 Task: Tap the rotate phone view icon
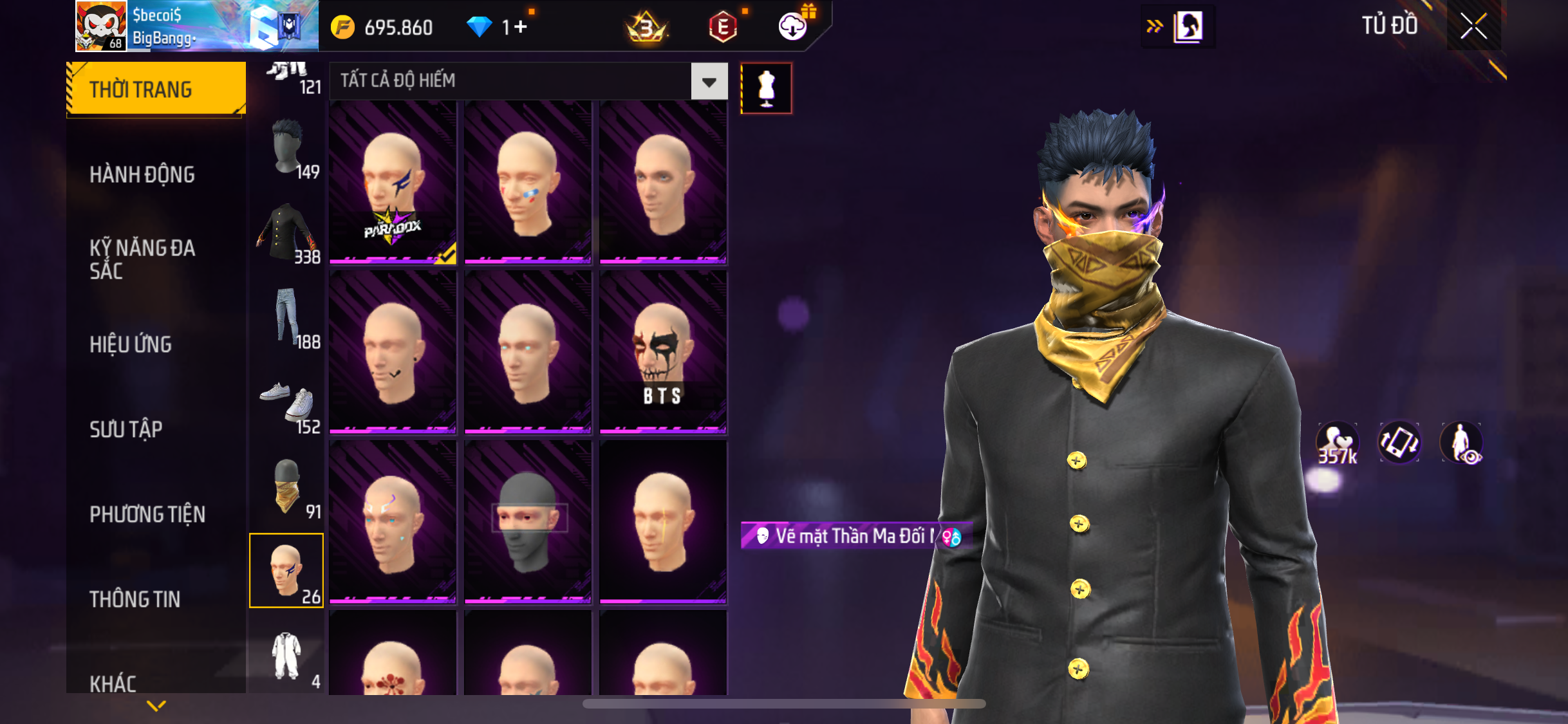click(x=1399, y=443)
